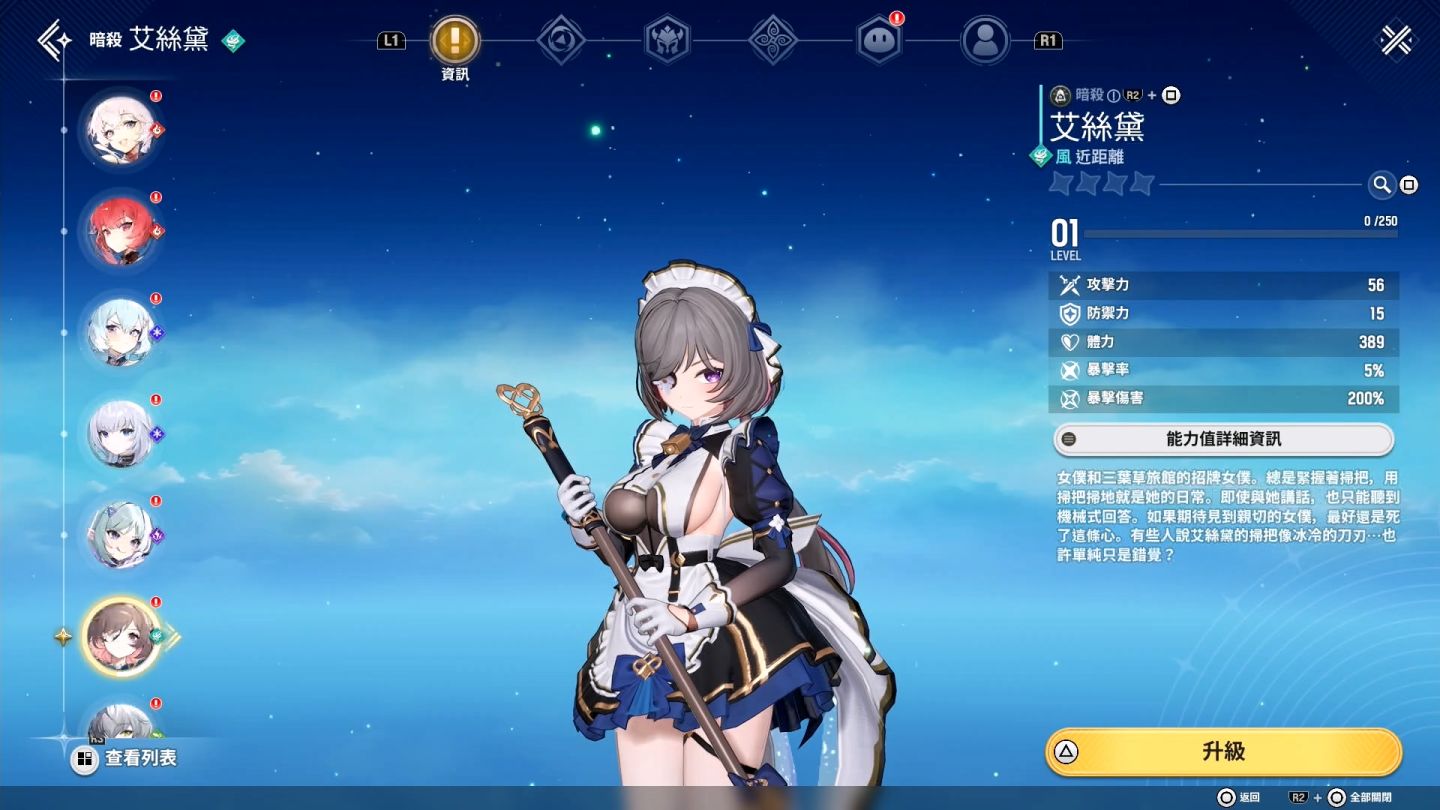Viewport: 1440px width, 810px height.
Task: Open the round blob creature tab
Action: click(x=879, y=41)
